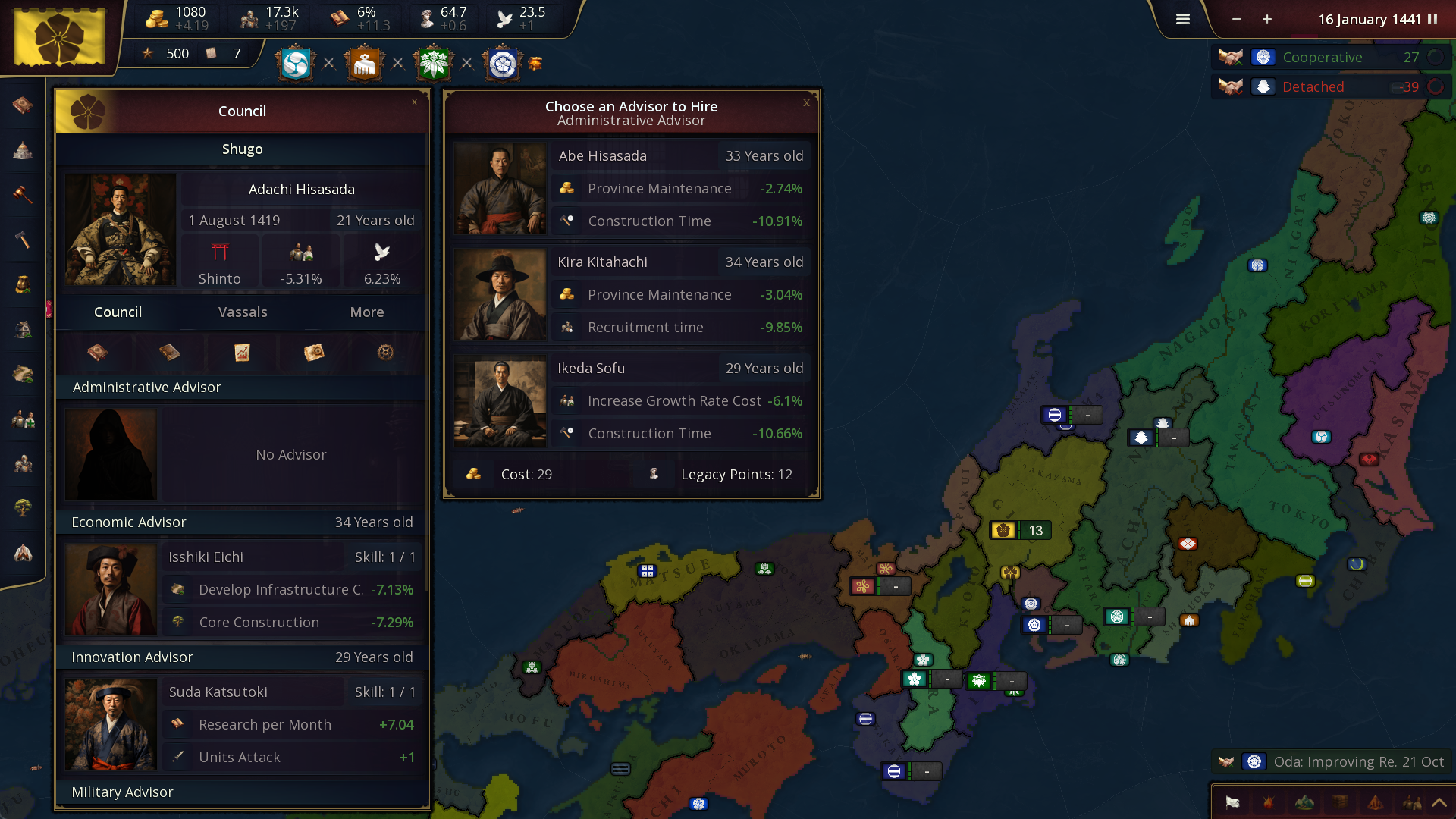Image resolution: width=1456 pixels, height=819 pixels.
Task: Expand the More tab options in Council window
Action: click(x=366, y=312)
